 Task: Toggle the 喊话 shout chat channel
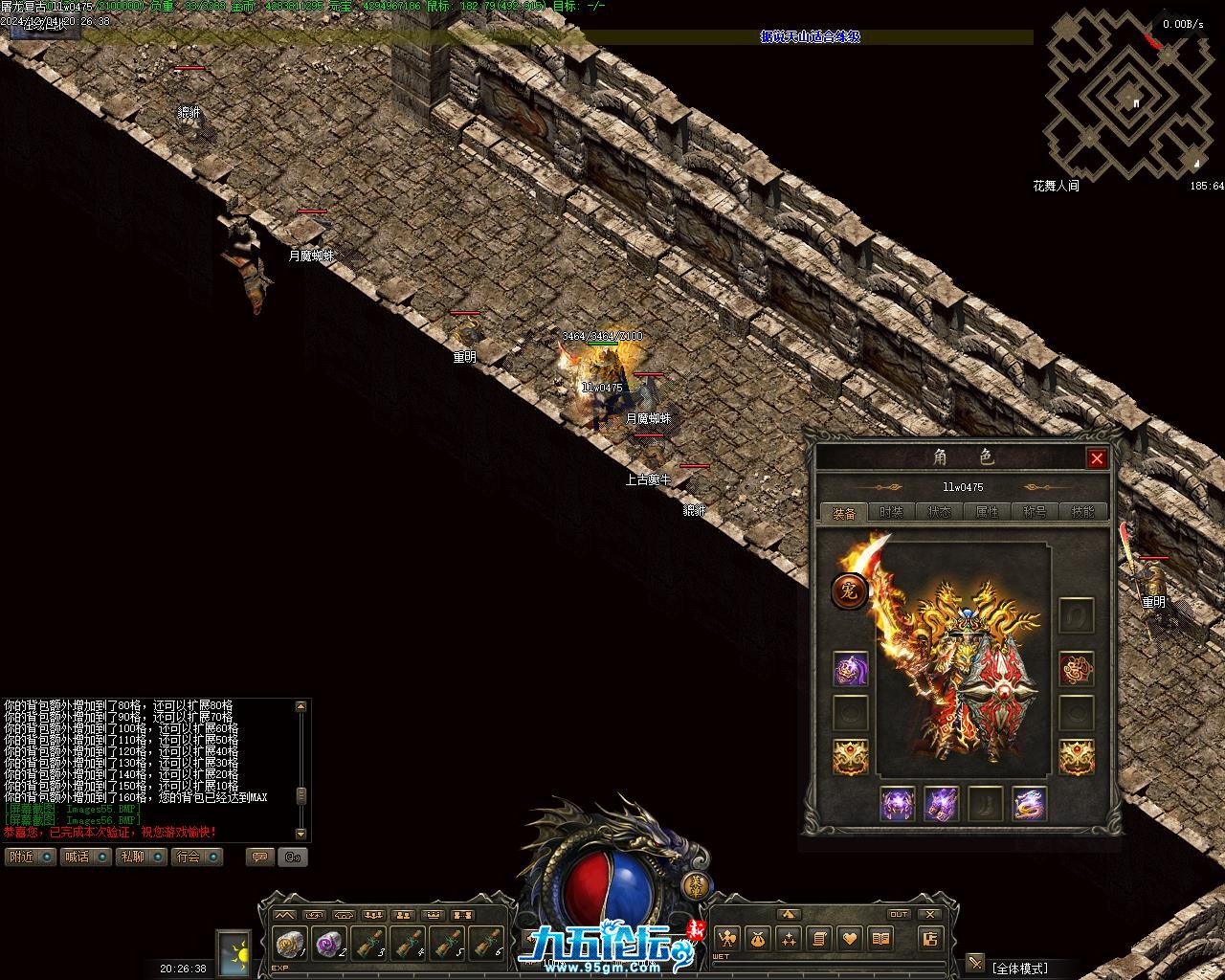pos(85,857)
